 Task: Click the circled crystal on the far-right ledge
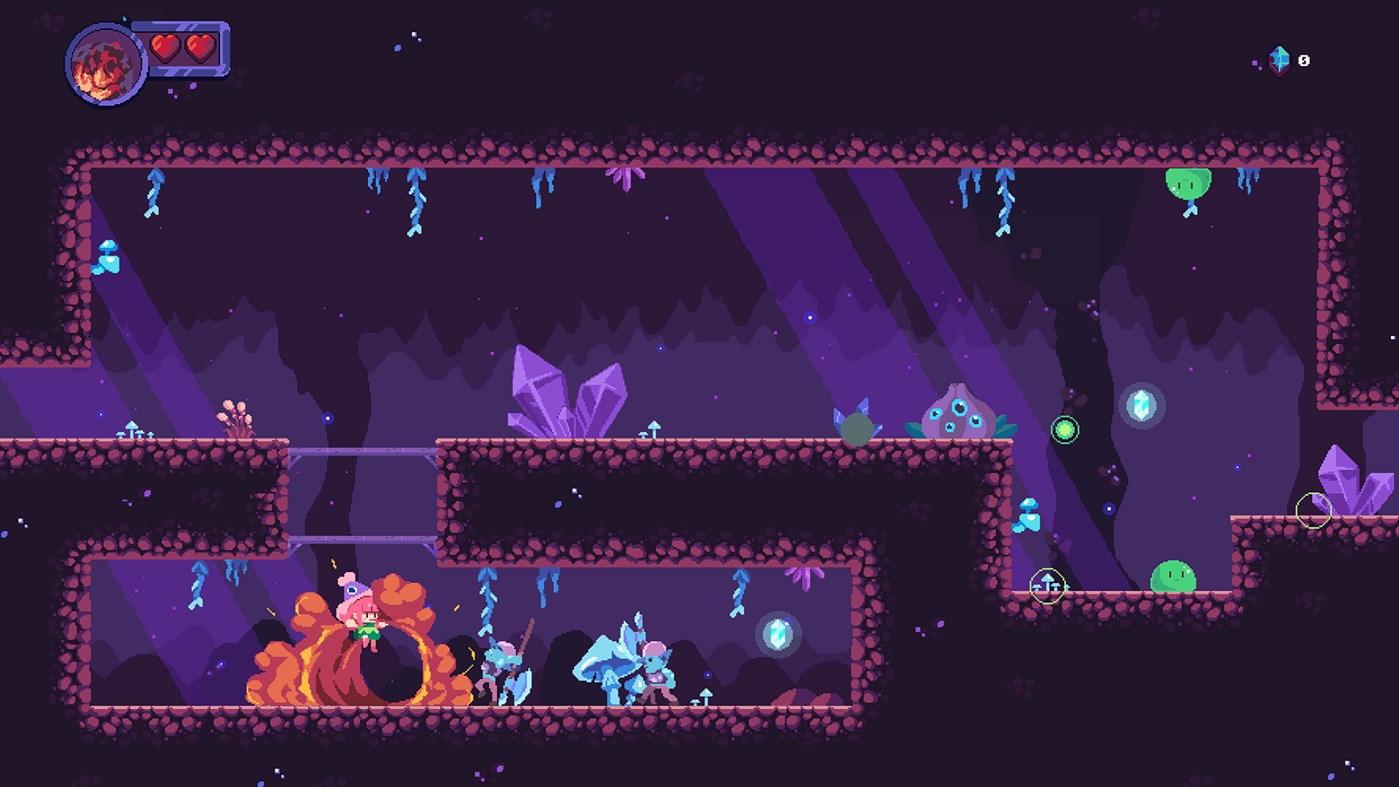[x=1316, y=512]
